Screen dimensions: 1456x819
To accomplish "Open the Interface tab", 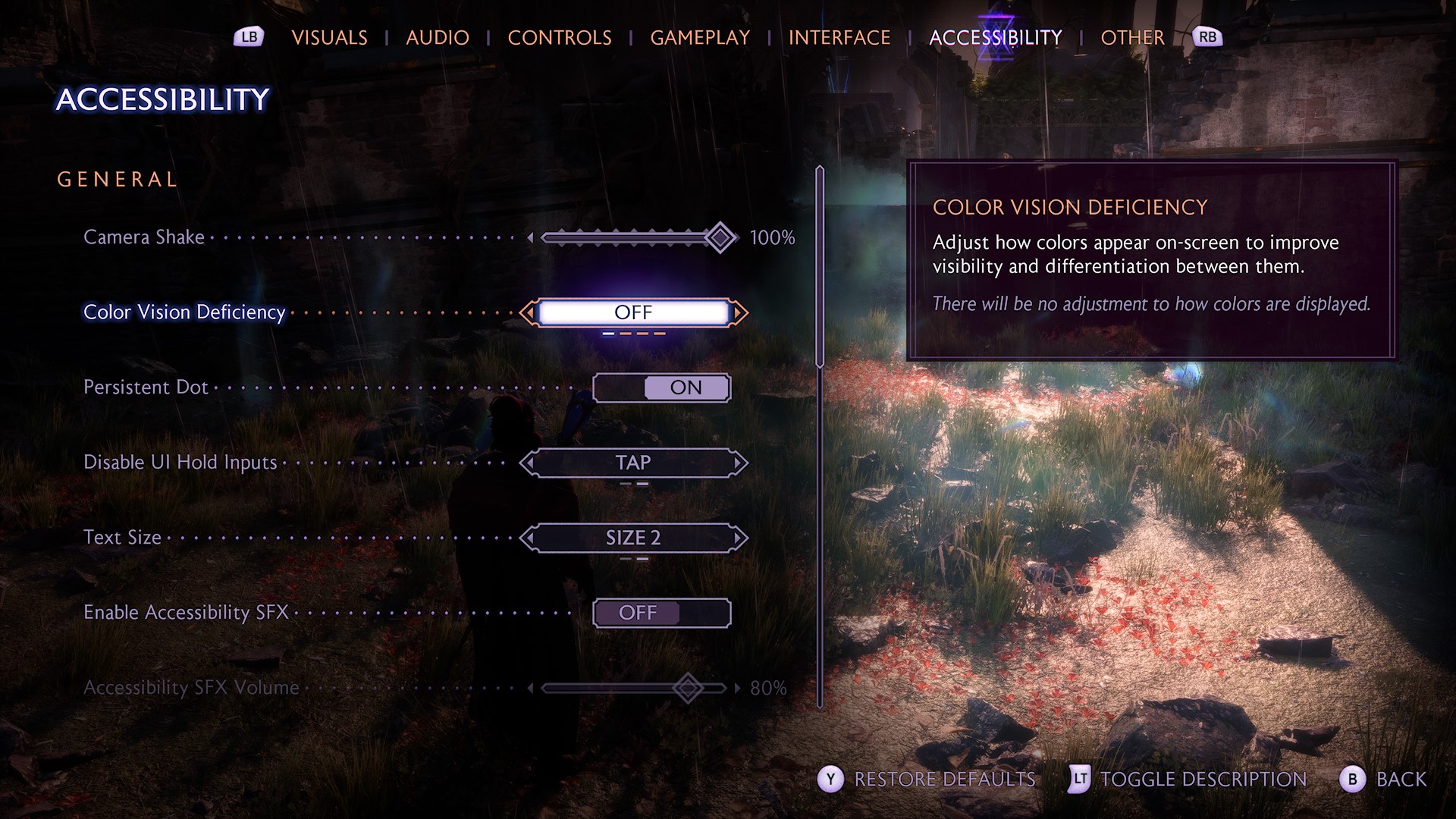I will (839, 38).
